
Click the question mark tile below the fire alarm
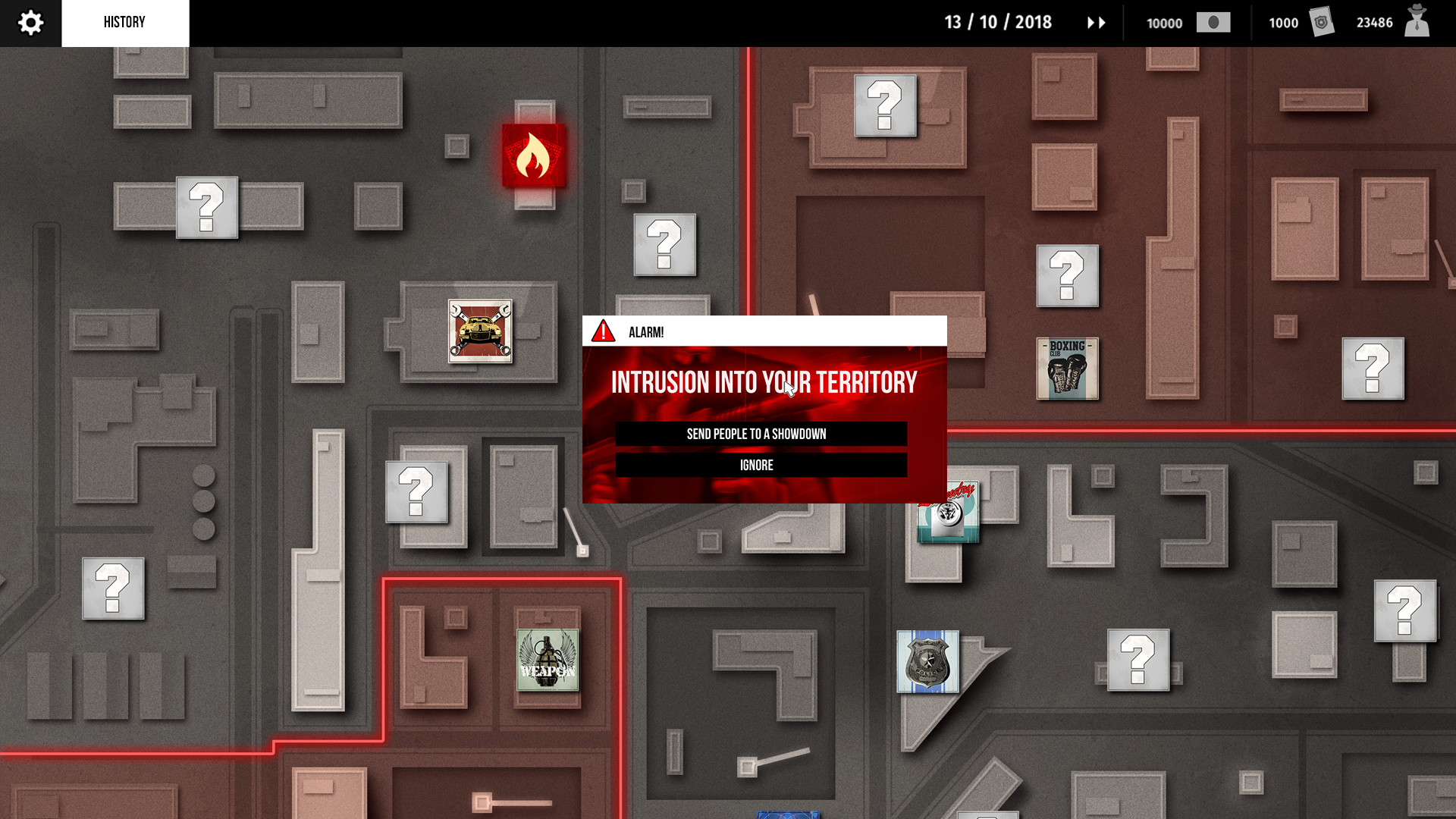click(x=664, y=246)
